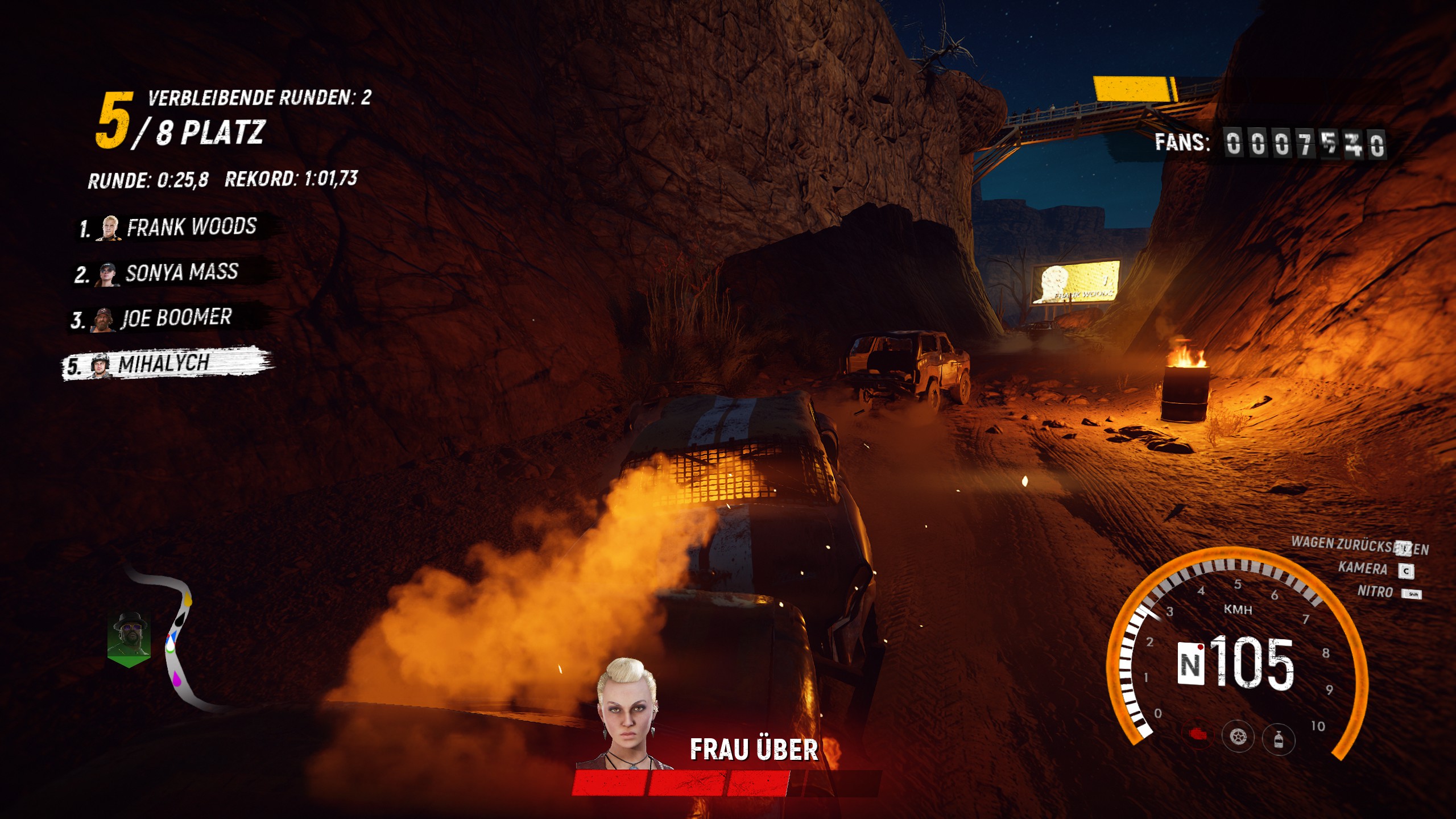Image resolution: width=1456 pixels, height=819 pixels.
Task: Click the red engine damage icon
Action: [x=1198, y=735]
